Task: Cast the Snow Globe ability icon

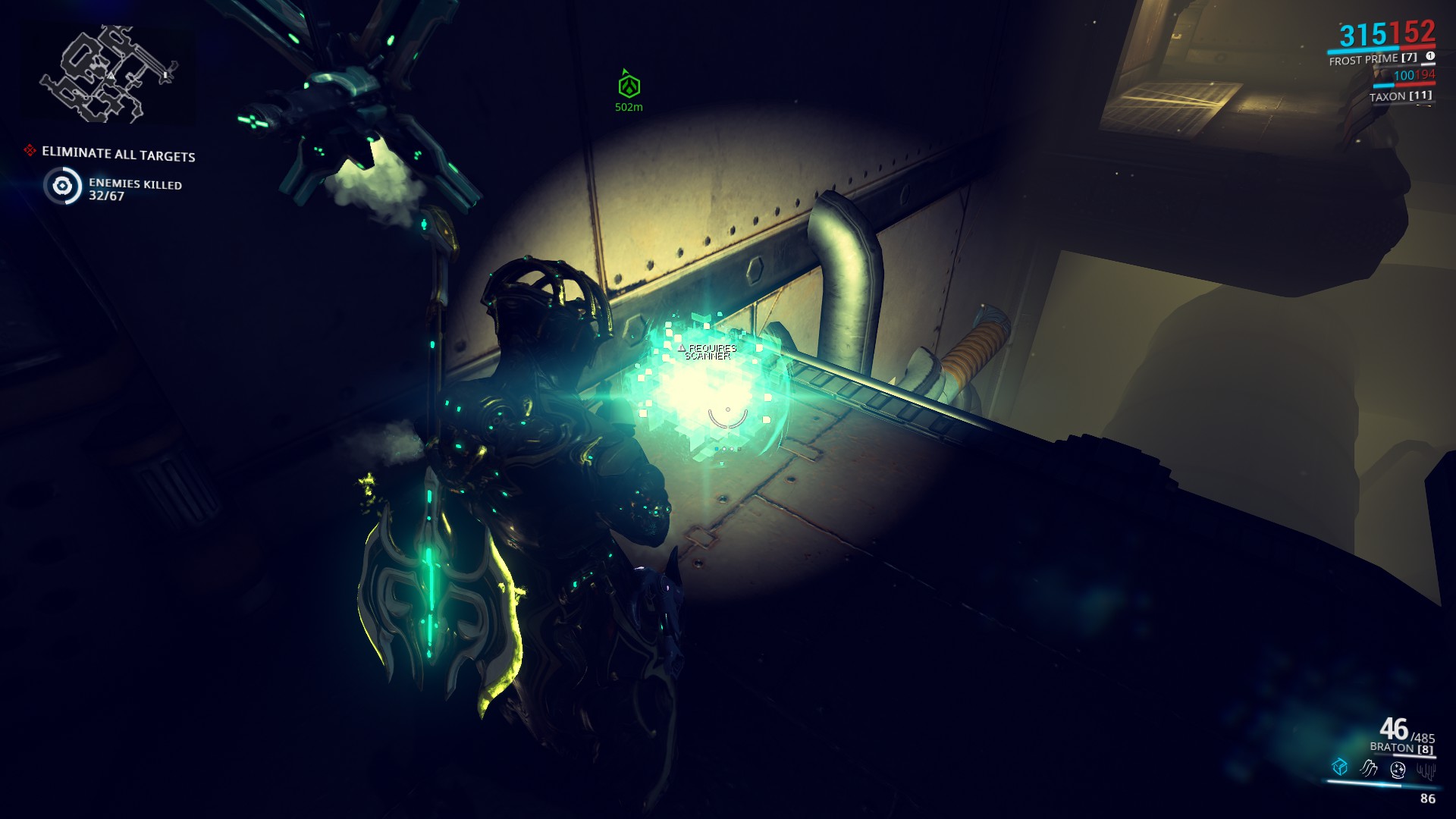Action: coord(1398,770)
